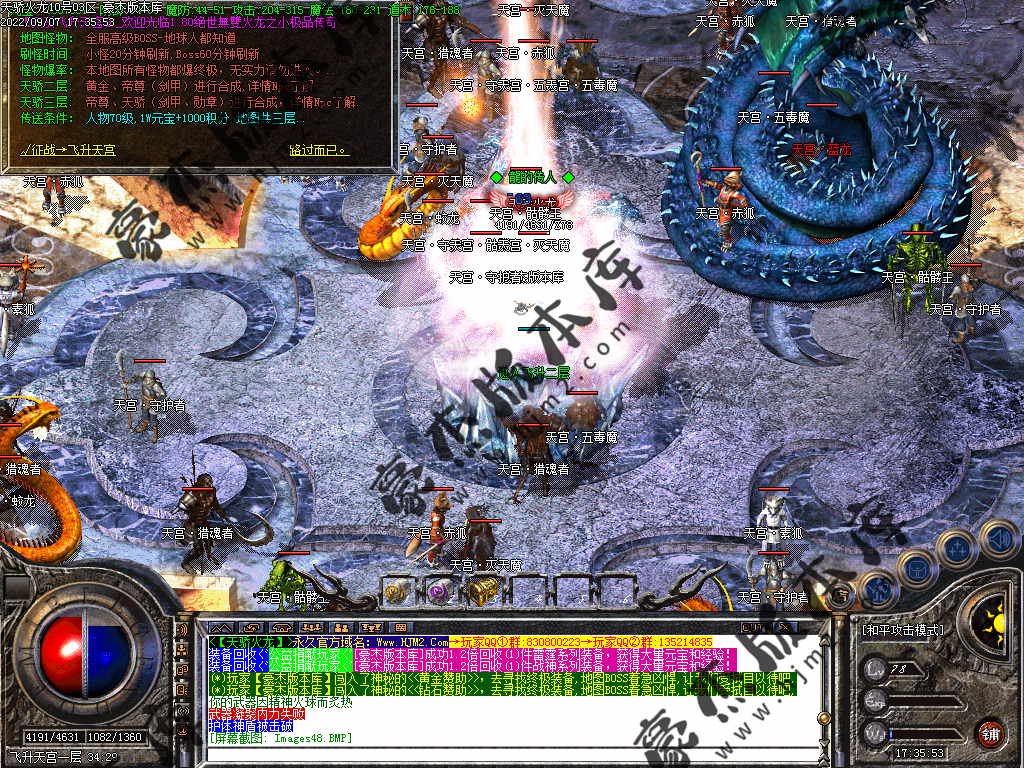Choose the 征战→飞升天宫 dialogue option
The image size is (1024, 768).
point(68,151)
